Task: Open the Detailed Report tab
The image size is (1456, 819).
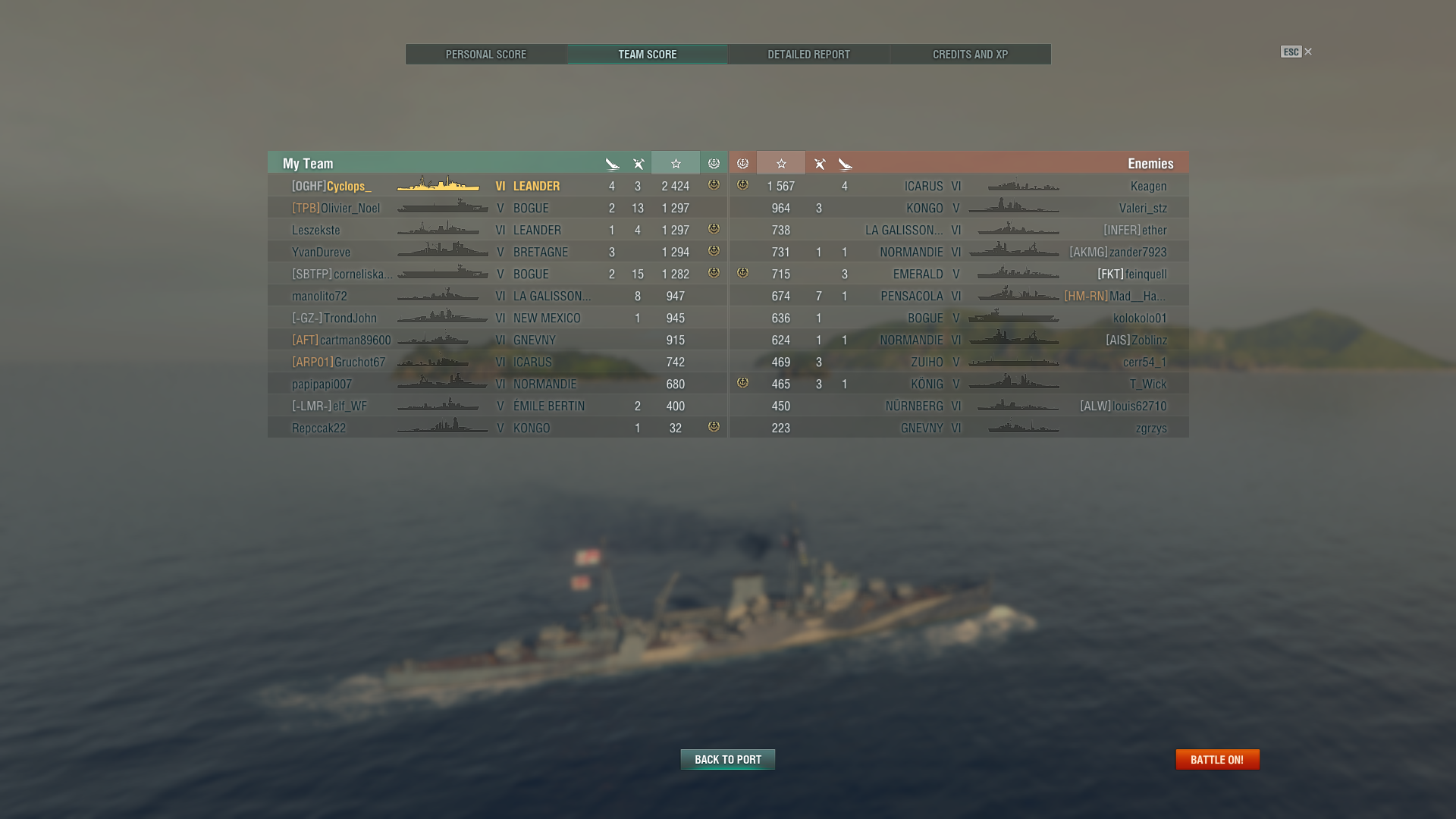Action: (808, 55)
